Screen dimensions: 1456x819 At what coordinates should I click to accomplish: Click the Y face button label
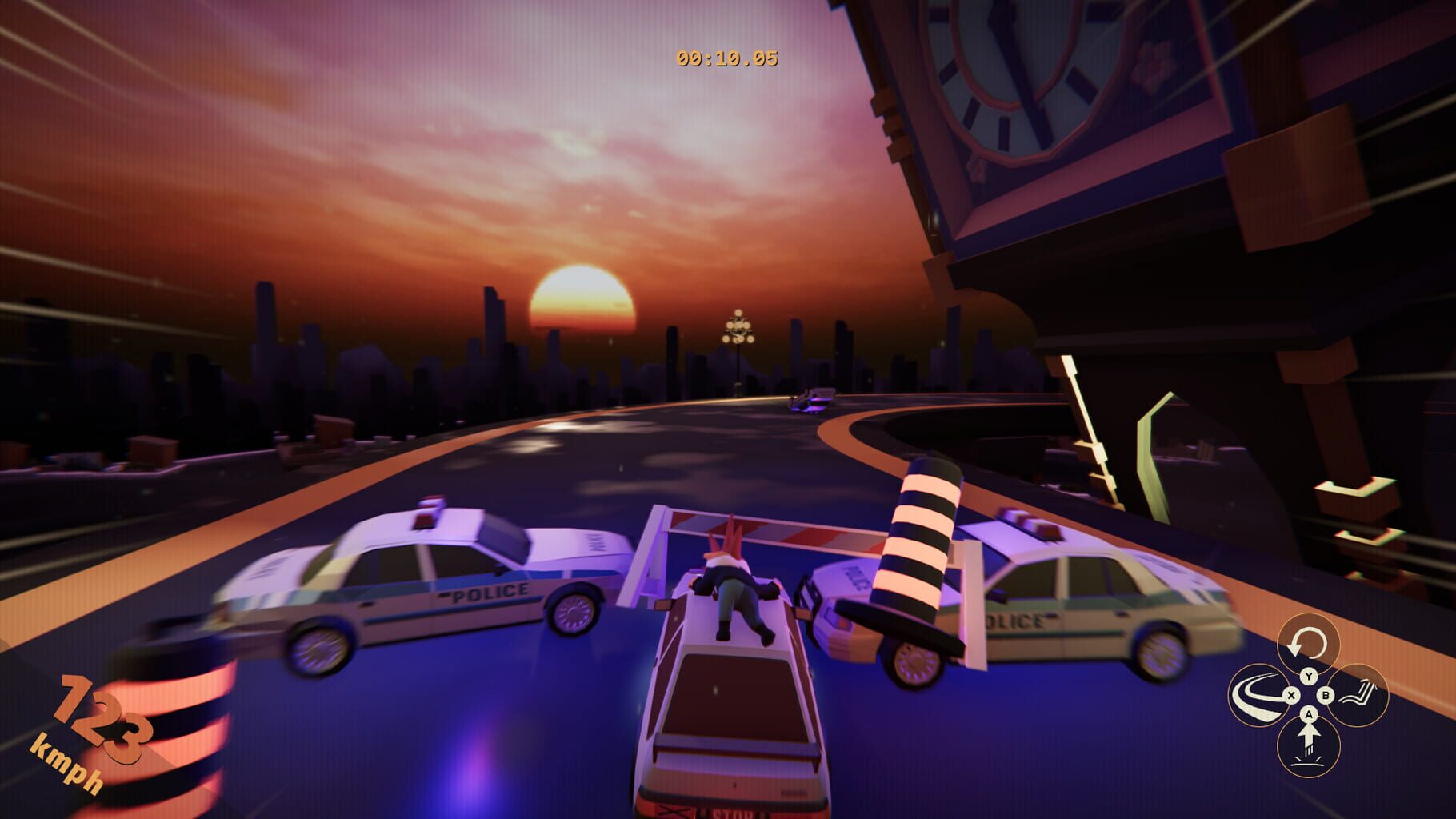pos(1309,674)
